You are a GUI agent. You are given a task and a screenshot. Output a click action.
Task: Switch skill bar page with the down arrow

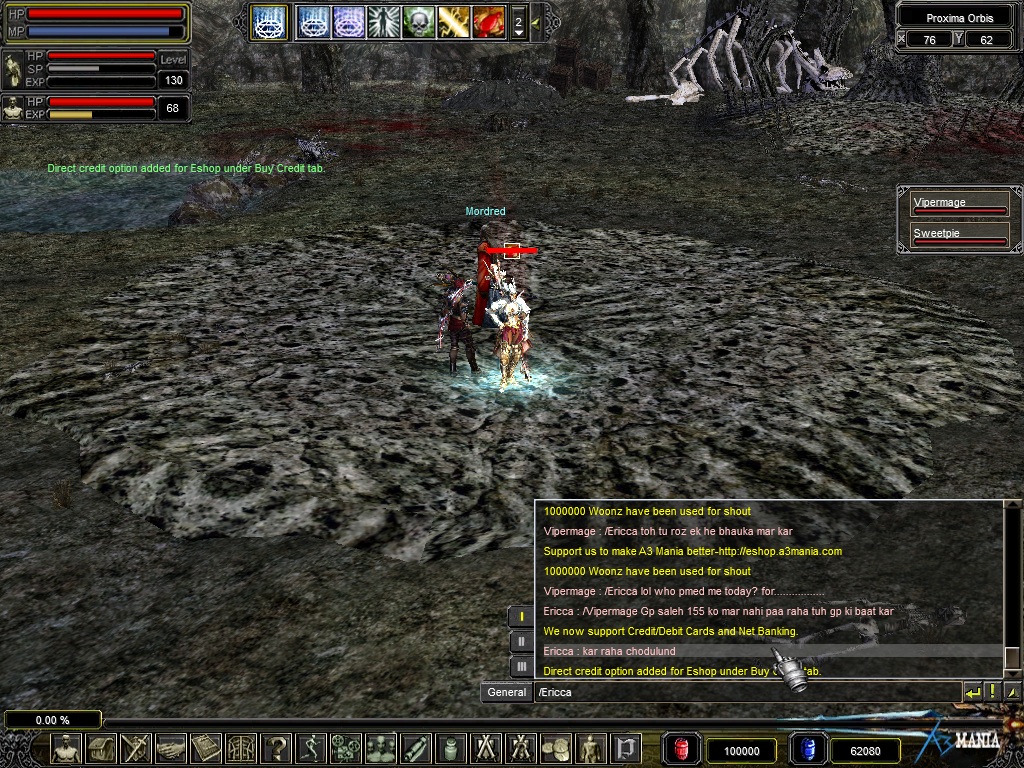click(518, 32)
